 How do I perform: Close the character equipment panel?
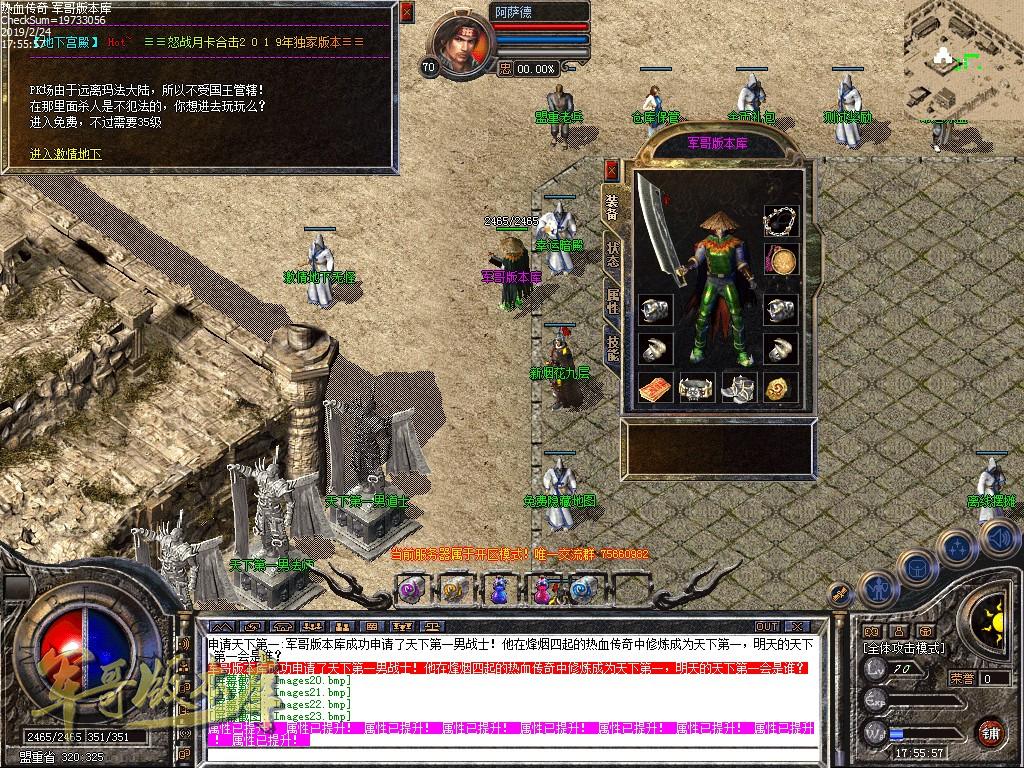click(611, 171)
